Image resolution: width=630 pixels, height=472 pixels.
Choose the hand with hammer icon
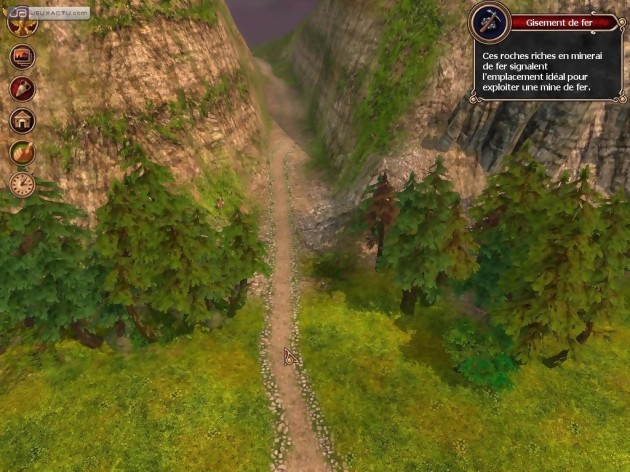pos(22,152)
